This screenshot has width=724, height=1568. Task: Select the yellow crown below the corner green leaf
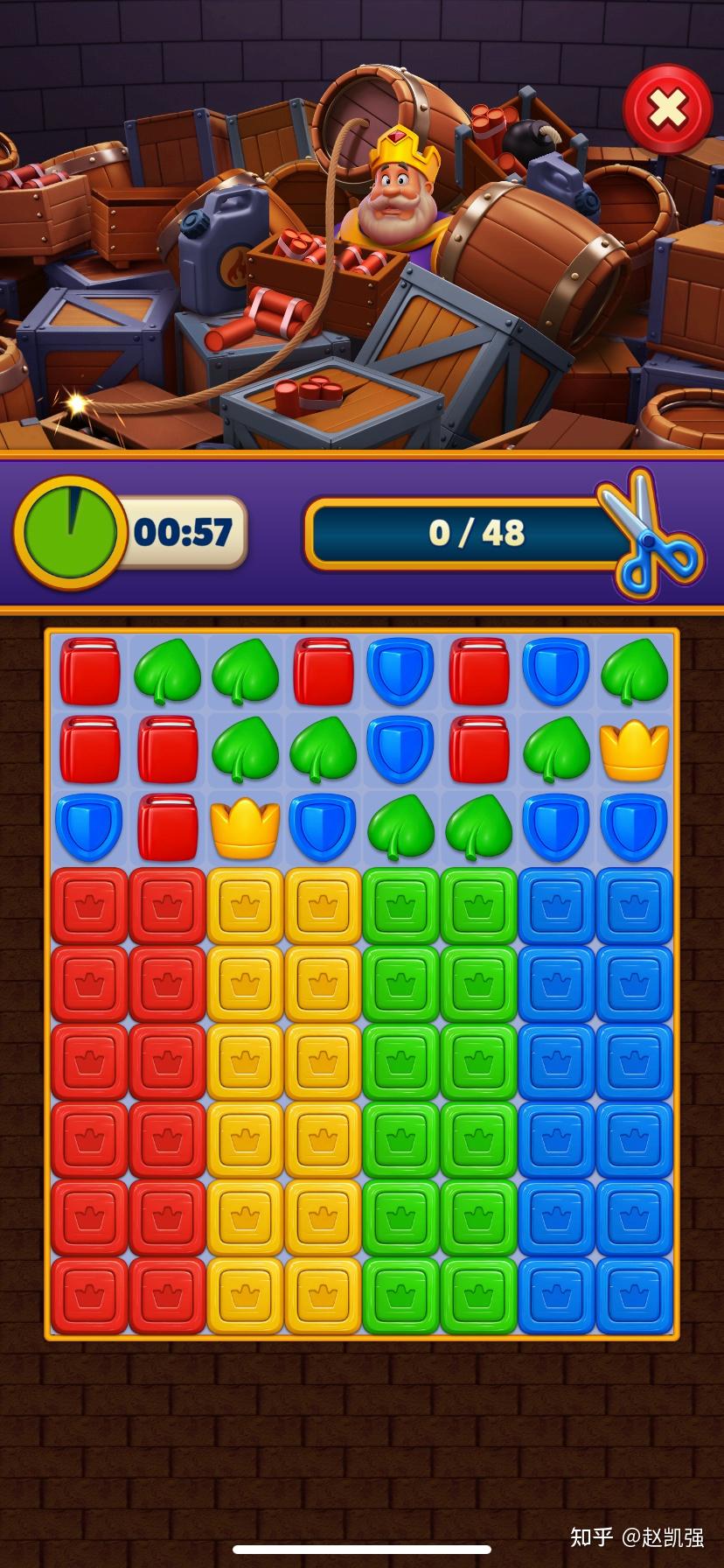coord(634,750)
